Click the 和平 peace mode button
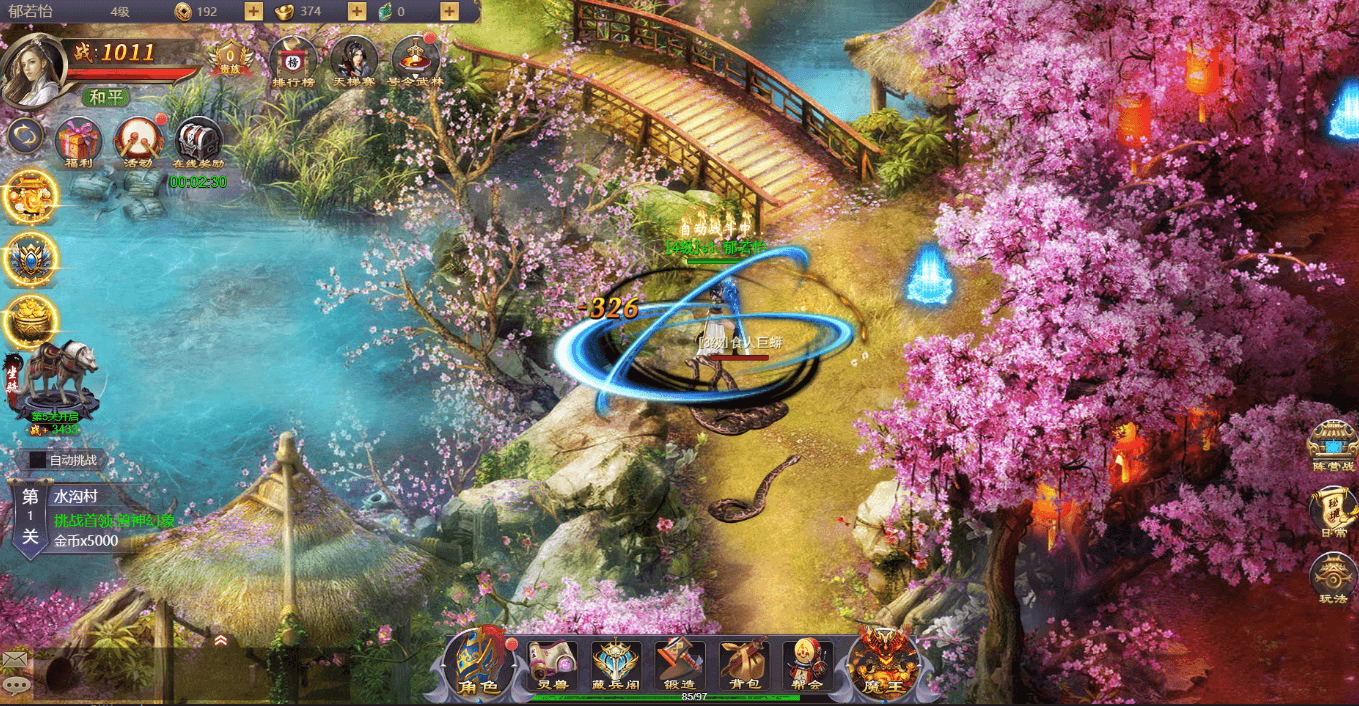Image resolution: width=1359 pixels, height=706 pixels. pos(106,97)
